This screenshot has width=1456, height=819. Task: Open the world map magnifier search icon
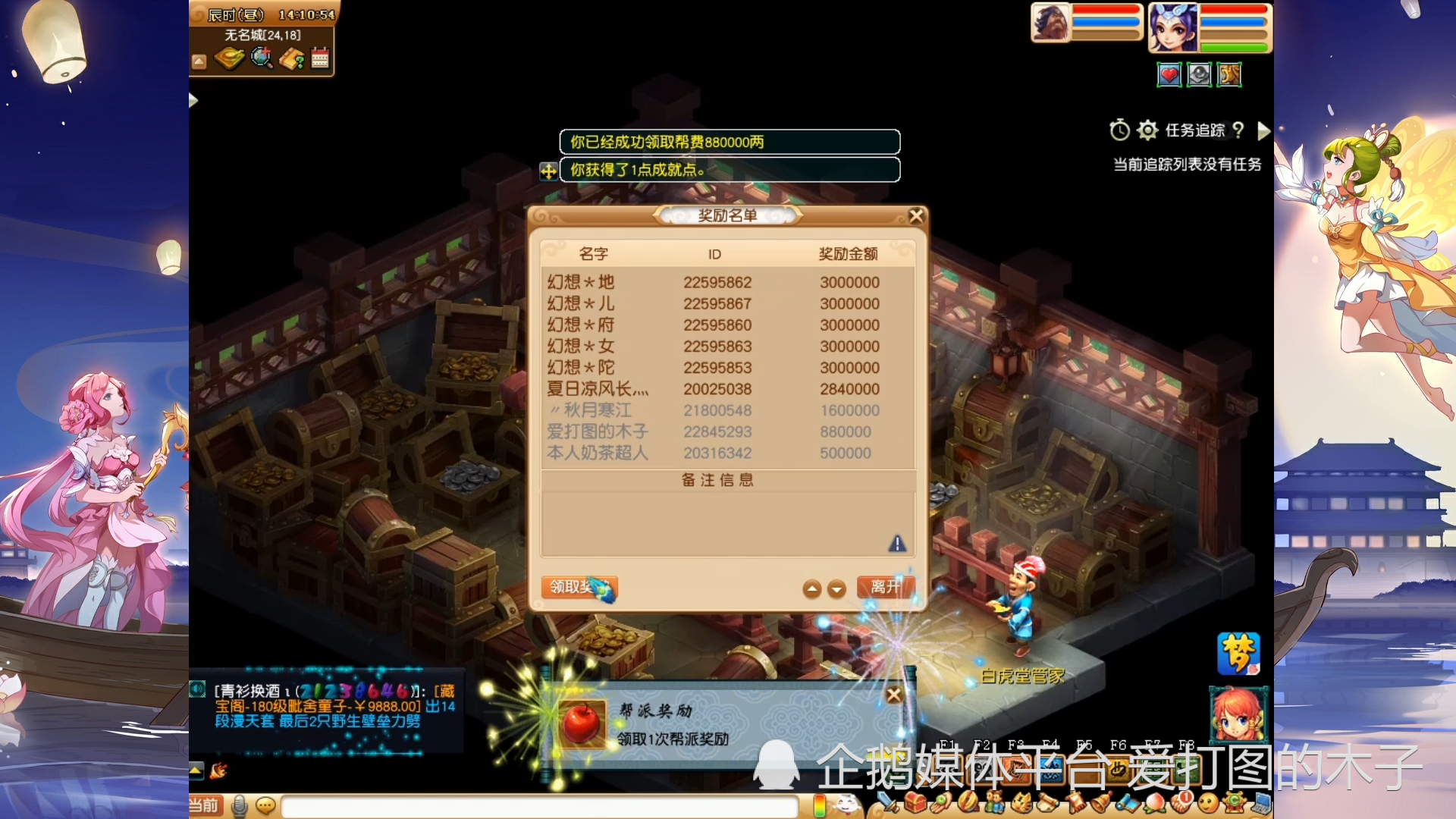262,59
